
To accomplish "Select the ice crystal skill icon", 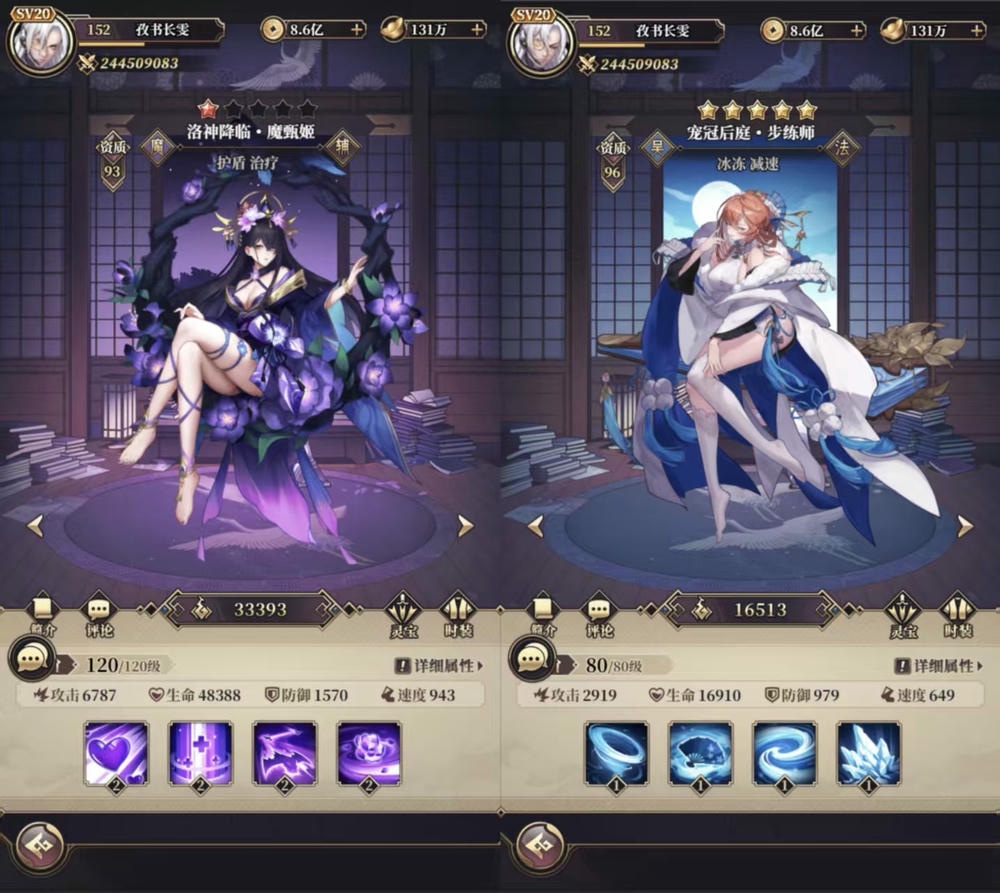I will point(868,753).
